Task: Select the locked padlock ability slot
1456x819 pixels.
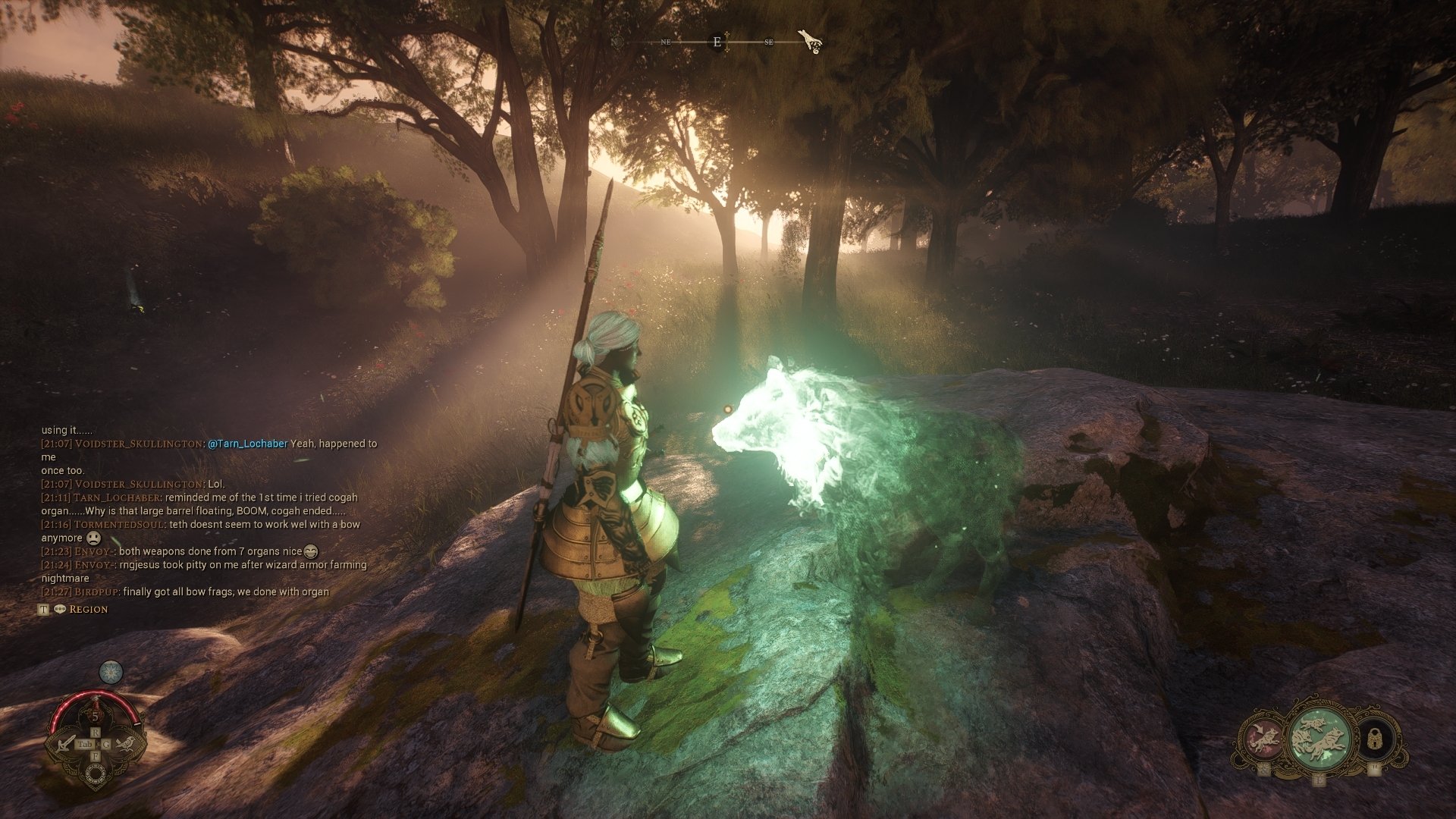Action: click(1374, 739)
